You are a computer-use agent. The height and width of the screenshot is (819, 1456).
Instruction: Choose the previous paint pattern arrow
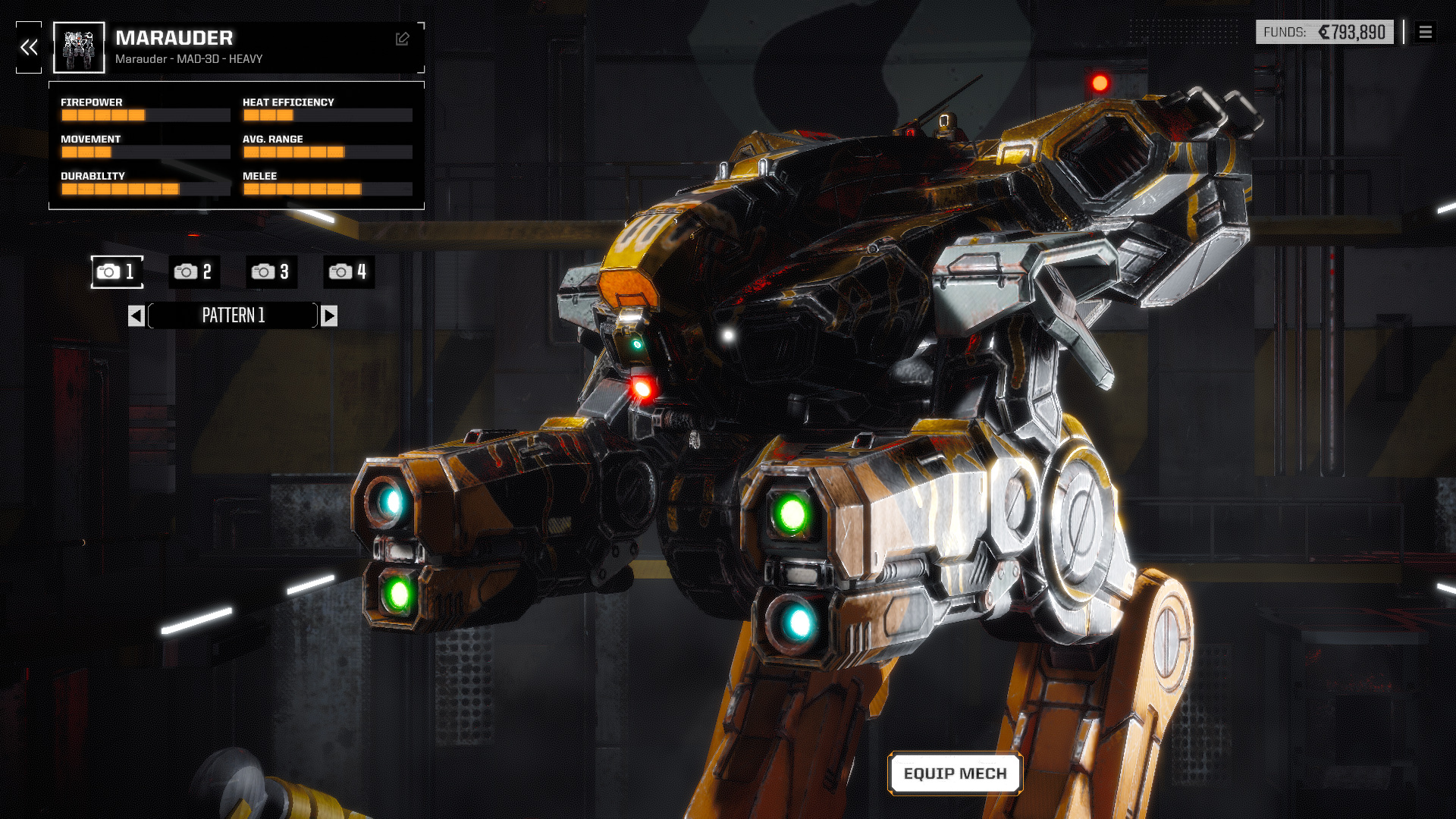click(136, 315)
